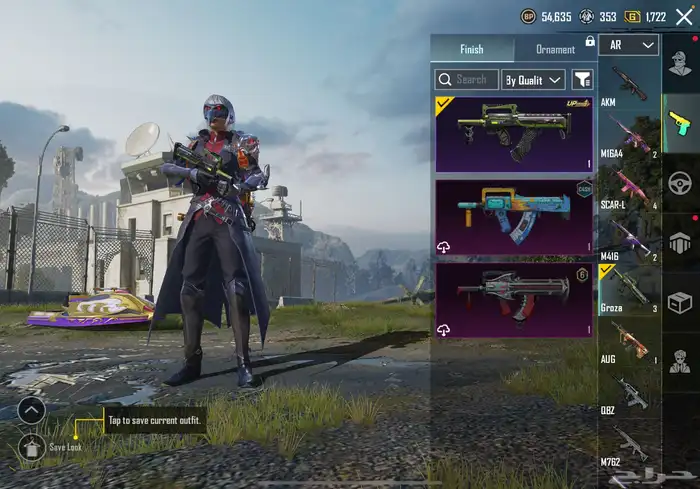700x489 pixels.
Task: Pick M762 in the weapon list
Action: (628, 446)
